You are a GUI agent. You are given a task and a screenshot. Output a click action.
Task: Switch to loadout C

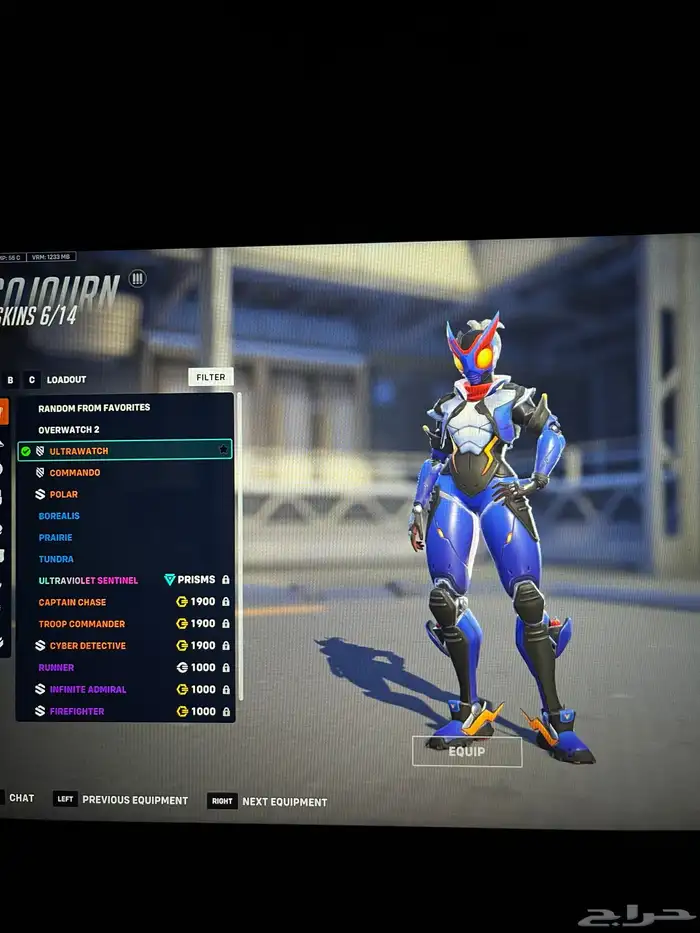[32, 380]
